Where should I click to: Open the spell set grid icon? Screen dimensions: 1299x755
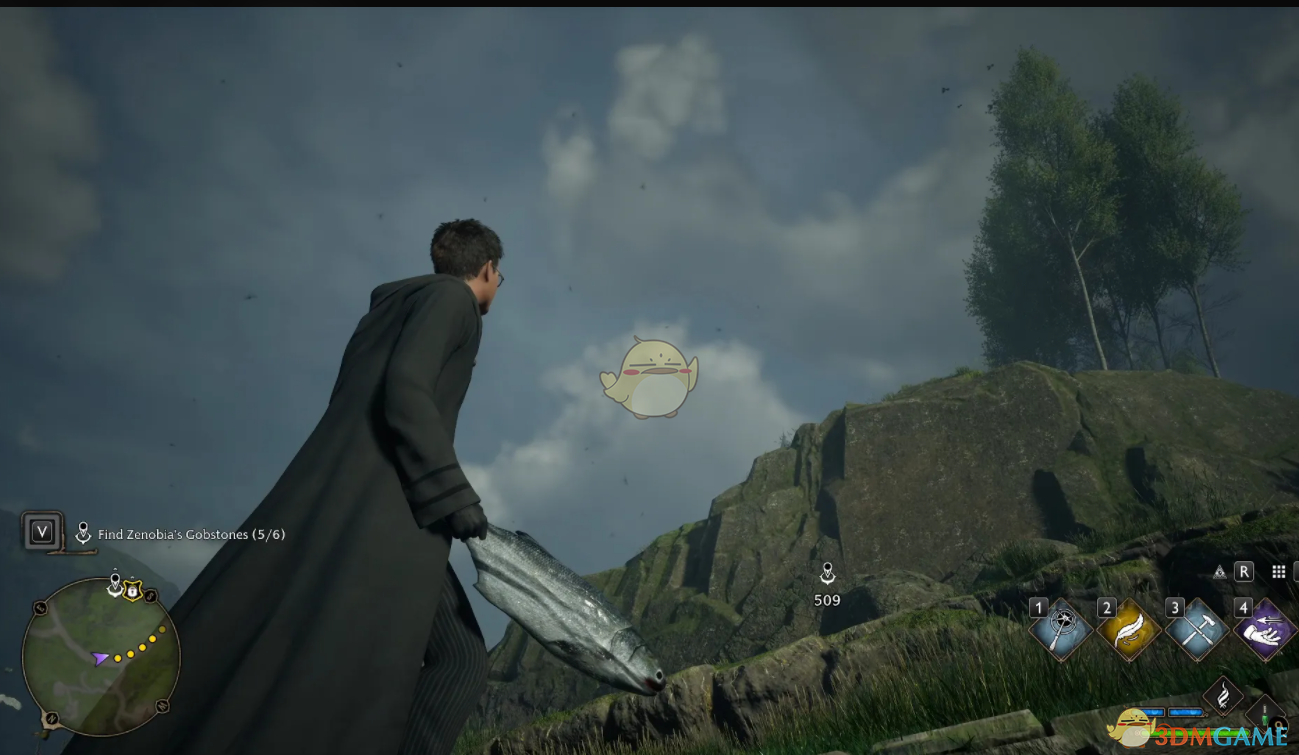(1278, 571)
